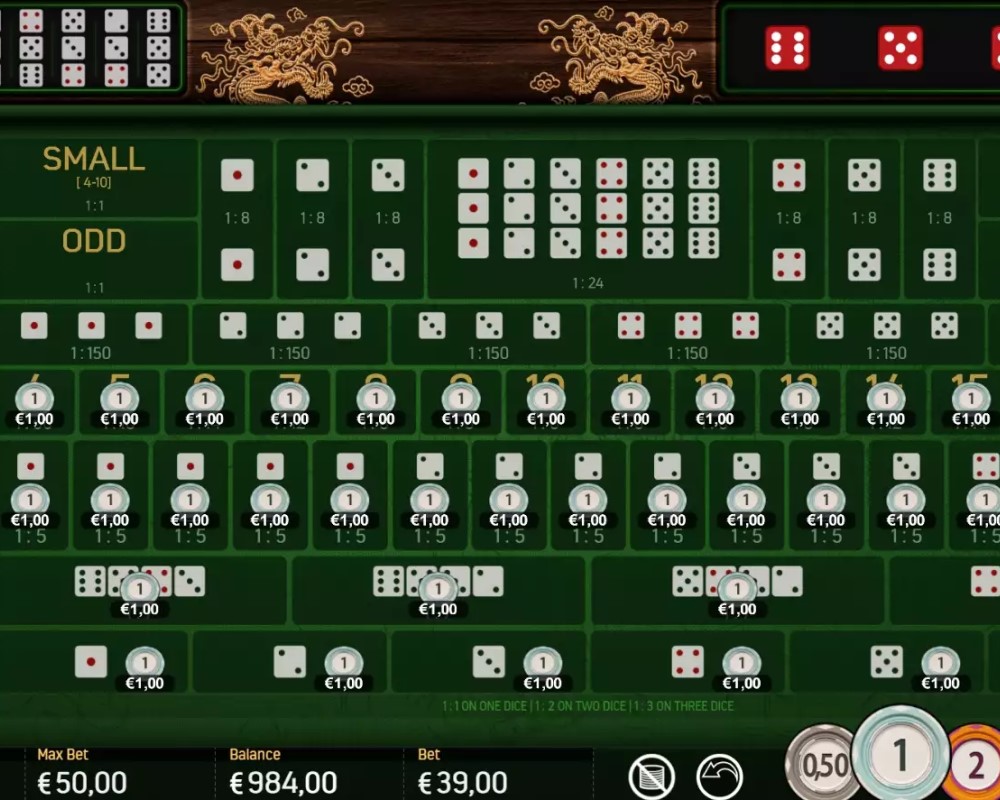
Task: Clear all bets with the crossed-chips icon
Action: click(x=651, y=777)
